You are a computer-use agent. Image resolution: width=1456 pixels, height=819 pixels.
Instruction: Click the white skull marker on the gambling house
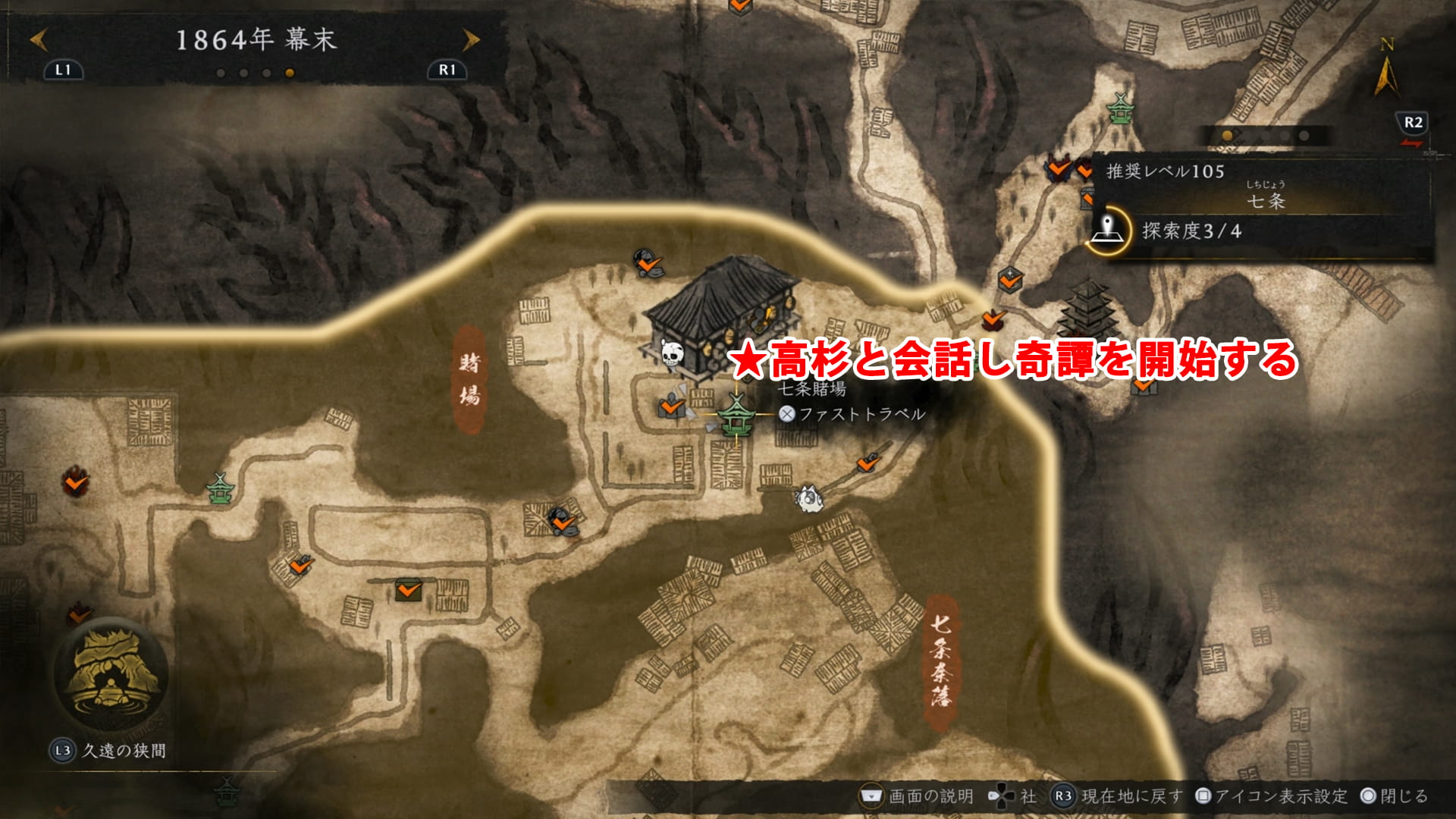(670, 353)
